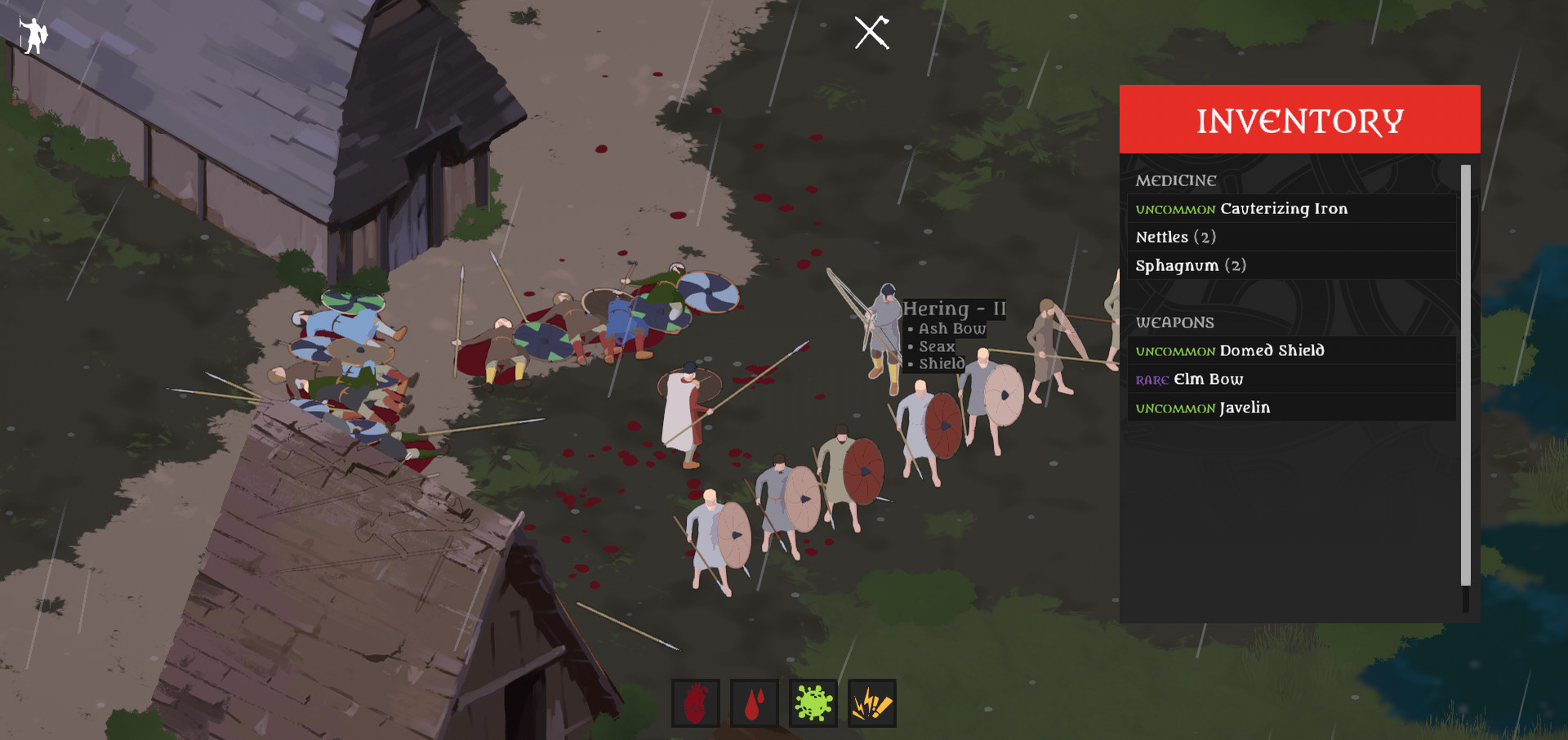Toggle the heart icon in the status bar
Viewport: 1568px width, 740px height.
click(695, 702)
